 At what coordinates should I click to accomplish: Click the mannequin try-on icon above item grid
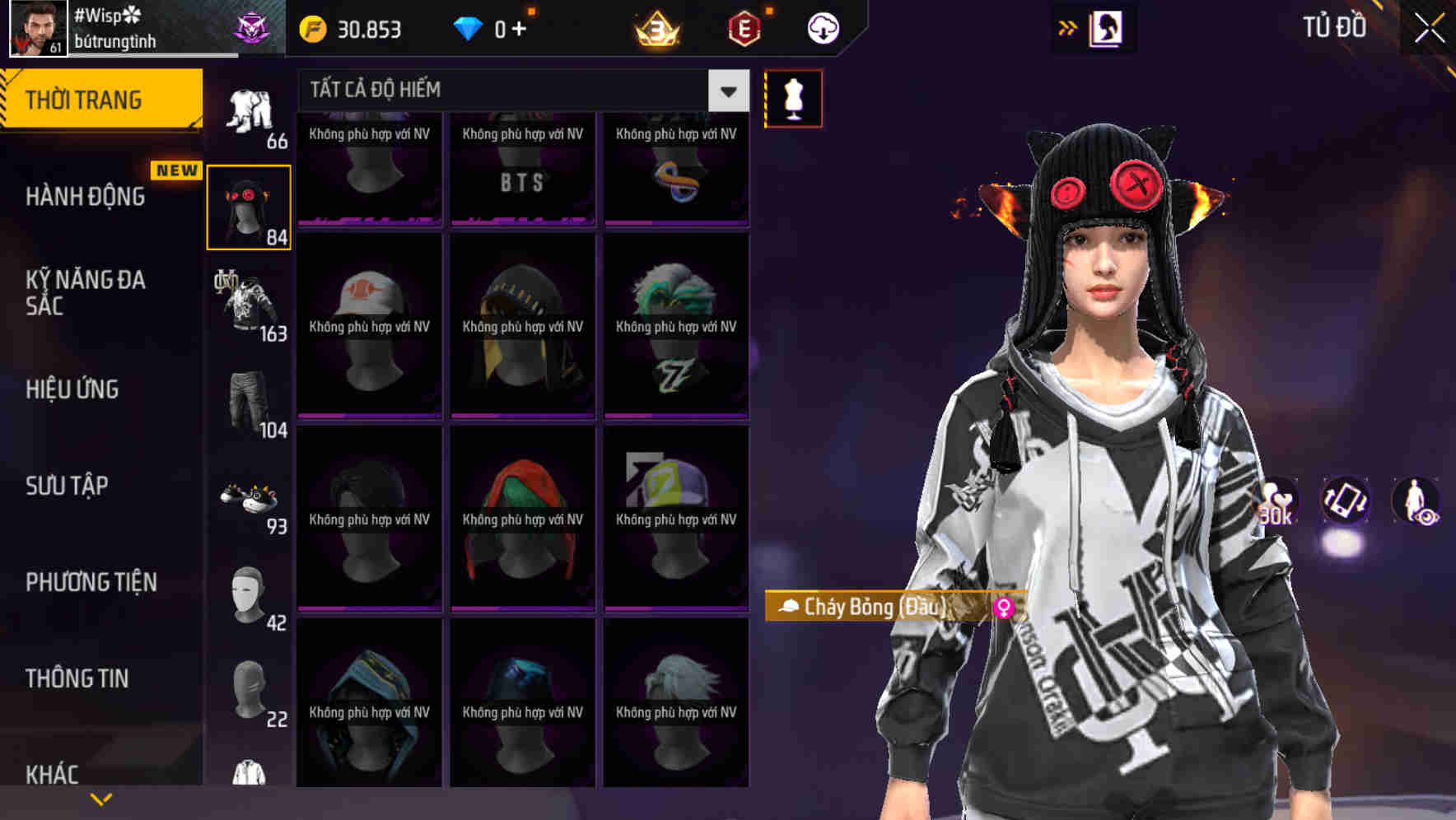point(793,98)
